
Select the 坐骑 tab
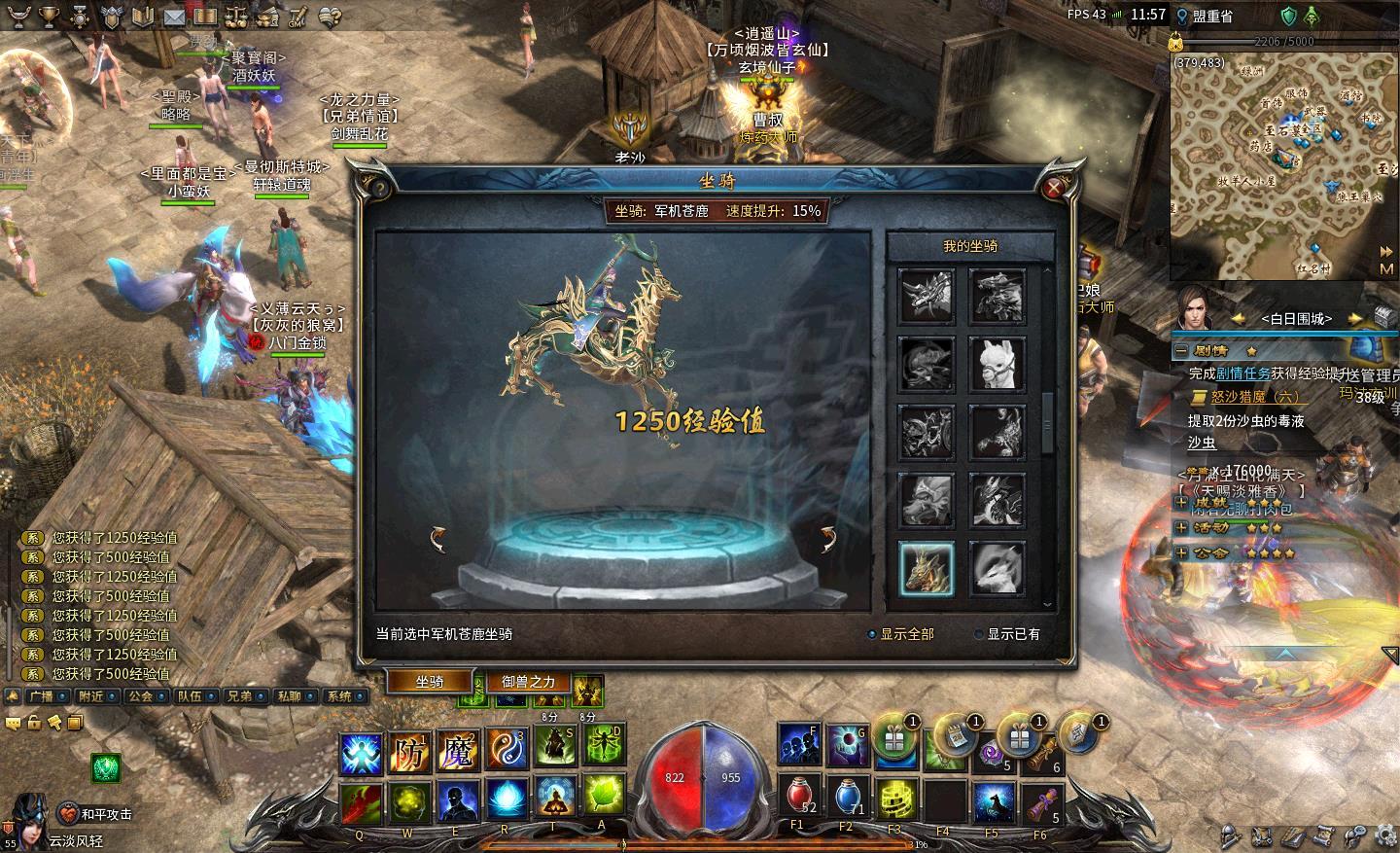click(x=430, y=682)
